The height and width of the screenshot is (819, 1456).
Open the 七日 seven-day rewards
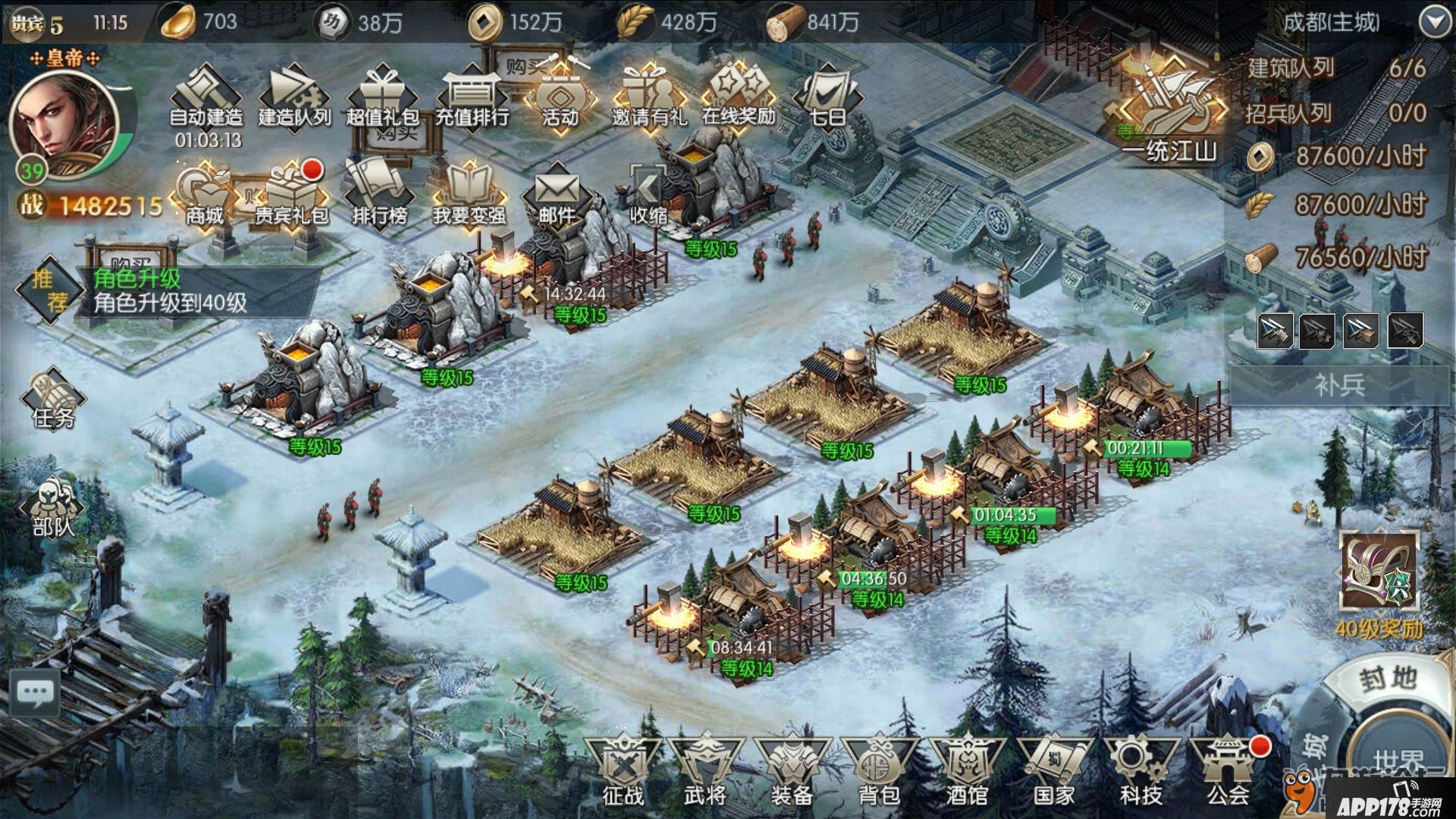point(827,97)
